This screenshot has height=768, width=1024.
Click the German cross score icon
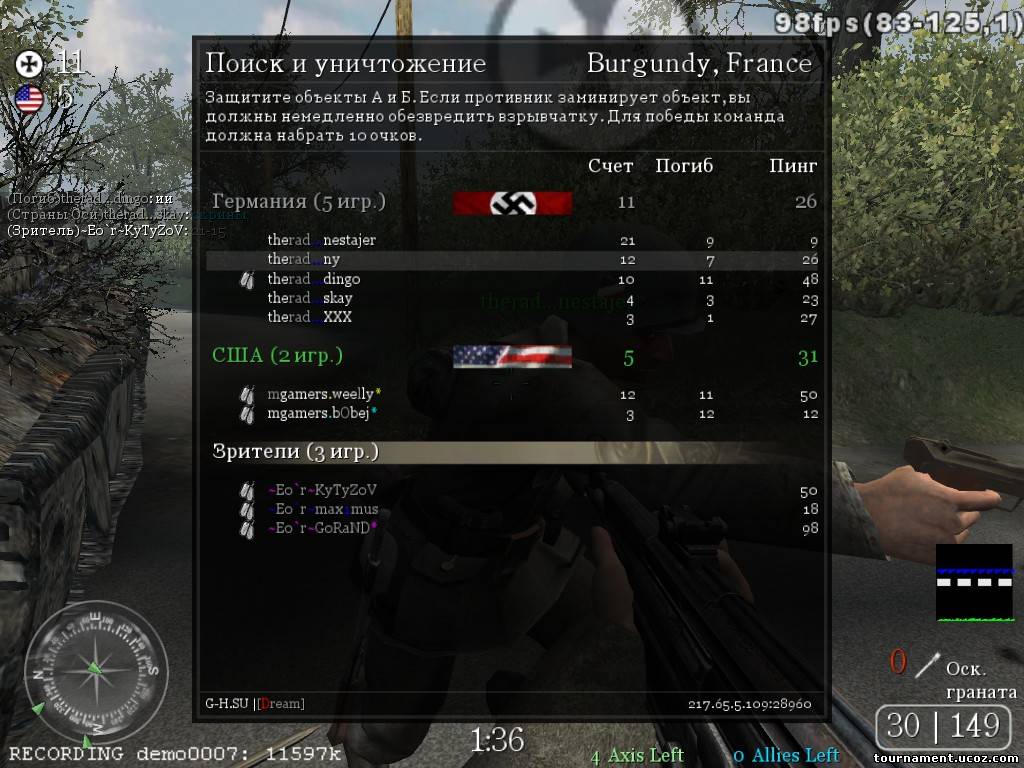pyautogui.click(x=29, y=65)
